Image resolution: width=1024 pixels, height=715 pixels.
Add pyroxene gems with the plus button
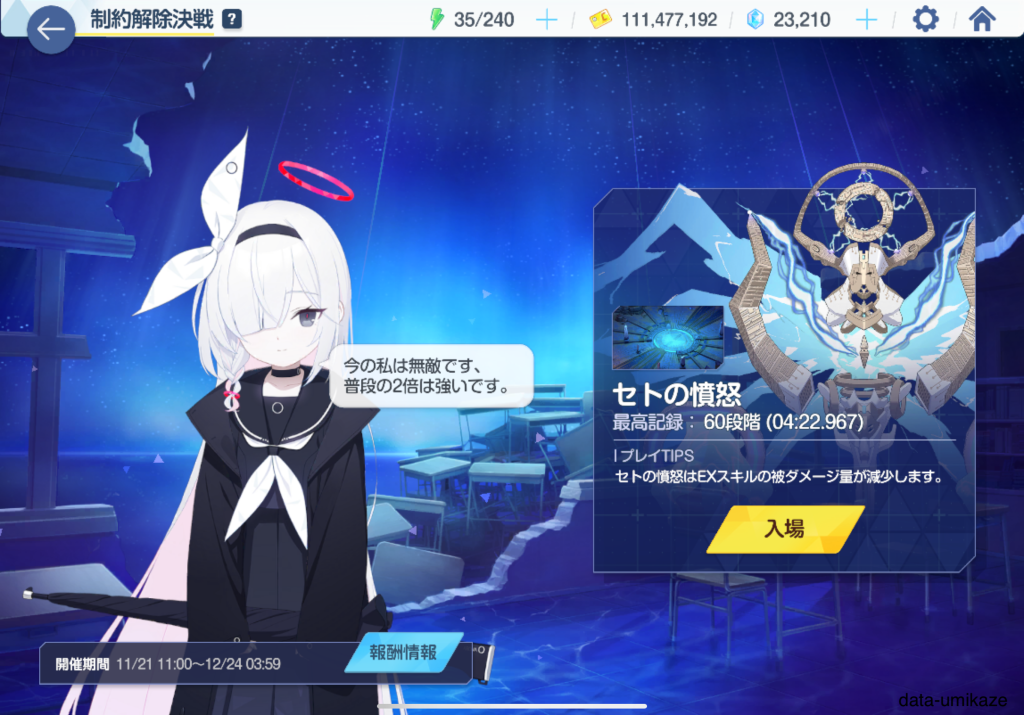point(867,20)
